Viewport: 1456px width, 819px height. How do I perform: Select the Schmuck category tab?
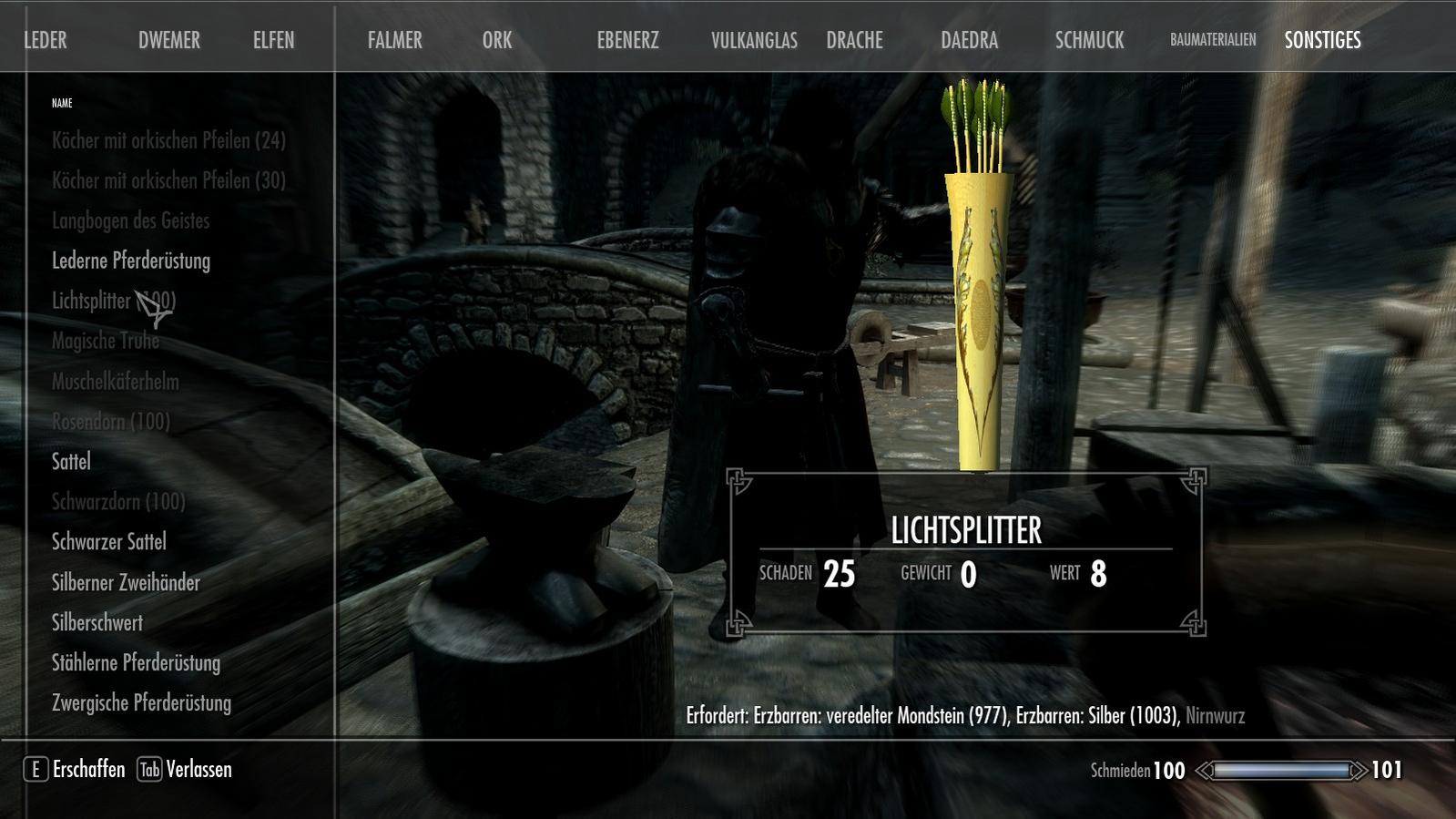tap(1089, 40)
